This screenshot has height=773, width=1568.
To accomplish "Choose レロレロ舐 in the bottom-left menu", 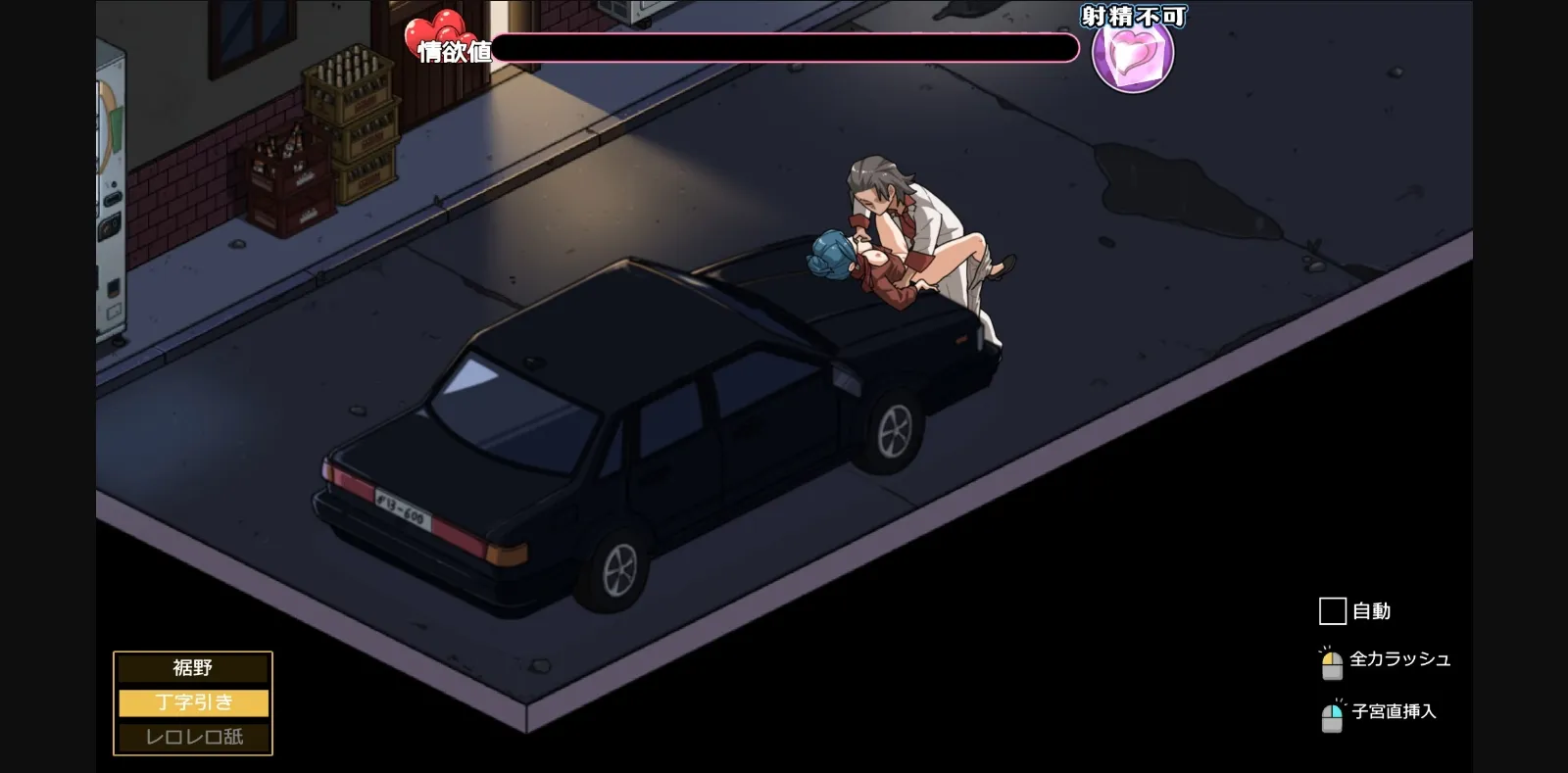I will click(192, 738).
